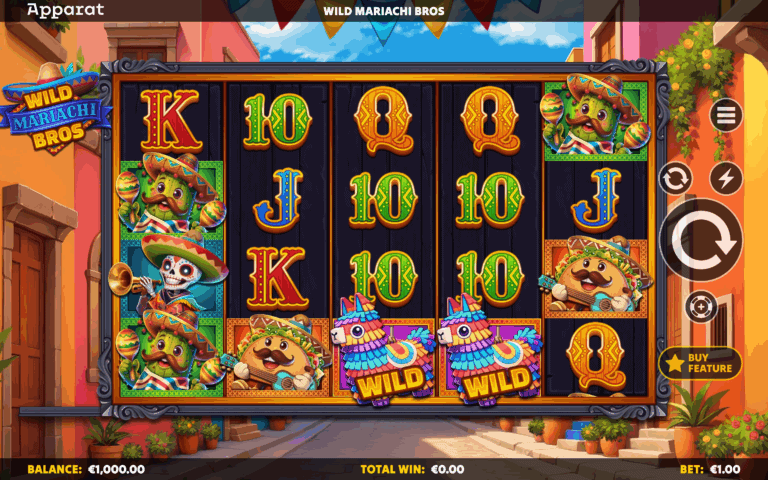
Task: Open the Buy Feature option
Action: (700, 363)
